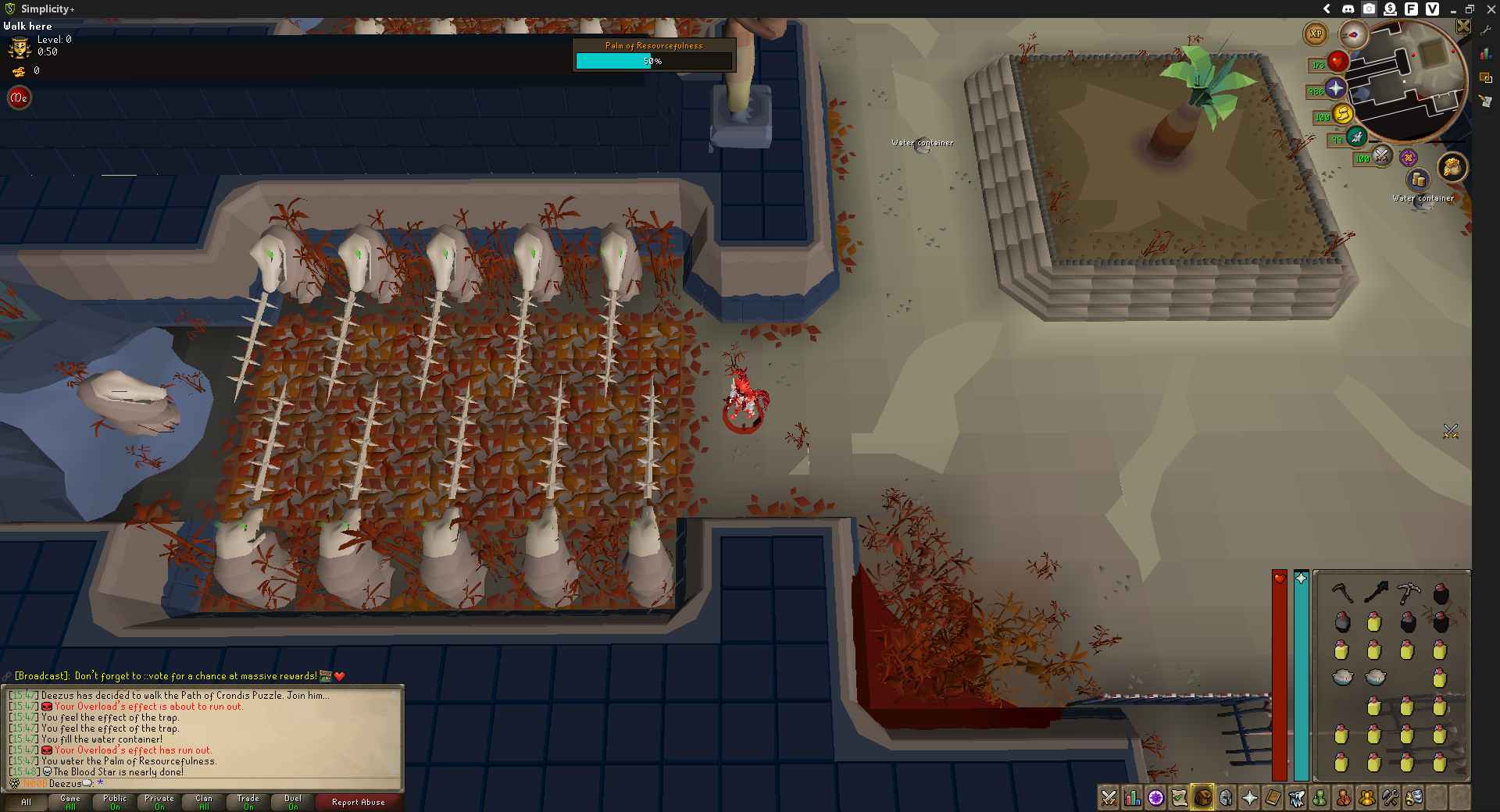Change the Trade chat filter
The width and height of the screenshot is (1500, 812).
[x=248, y=802]
